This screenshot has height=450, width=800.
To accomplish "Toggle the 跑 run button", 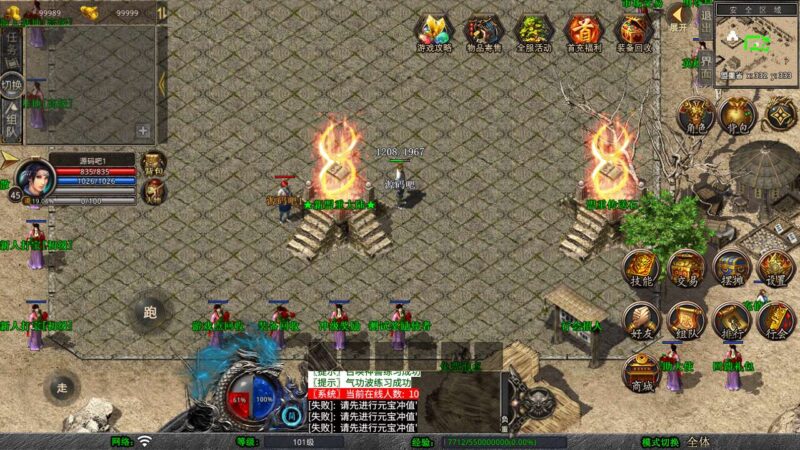I will [150, 312].
